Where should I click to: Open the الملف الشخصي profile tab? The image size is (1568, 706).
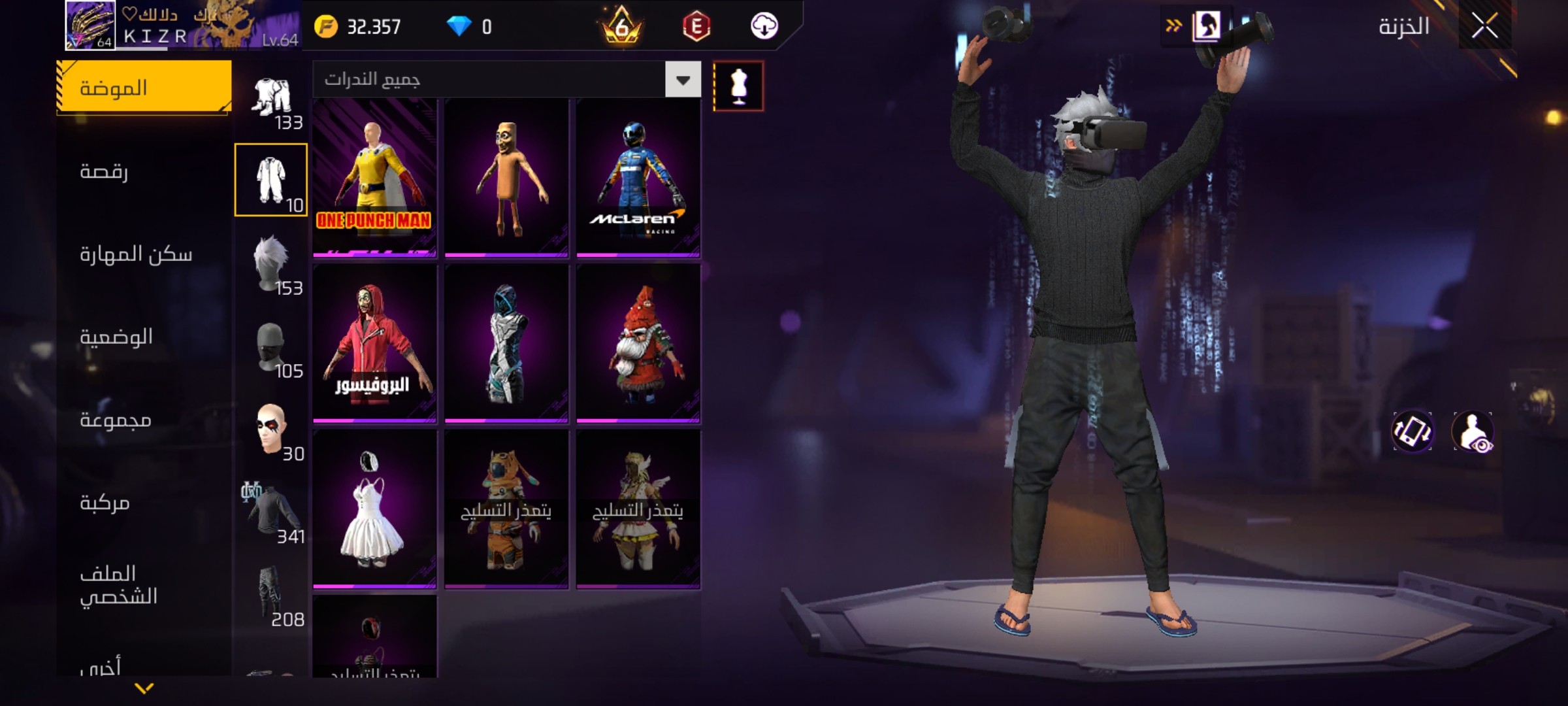click(118, 585)
